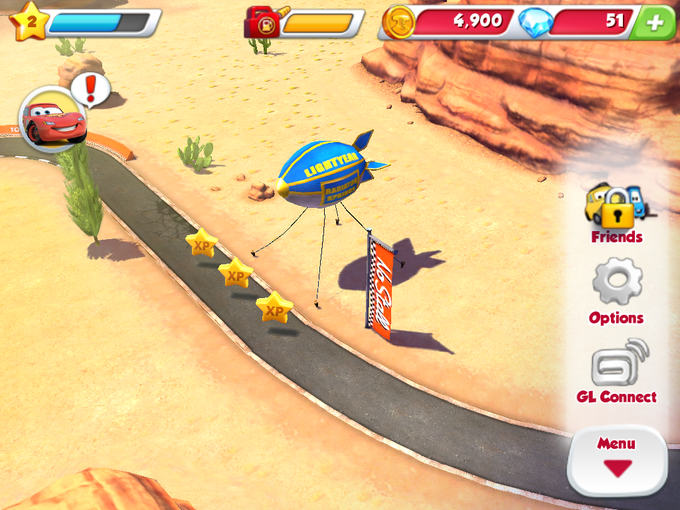Collapse the Menu with the red arrow

click(616, 458)
